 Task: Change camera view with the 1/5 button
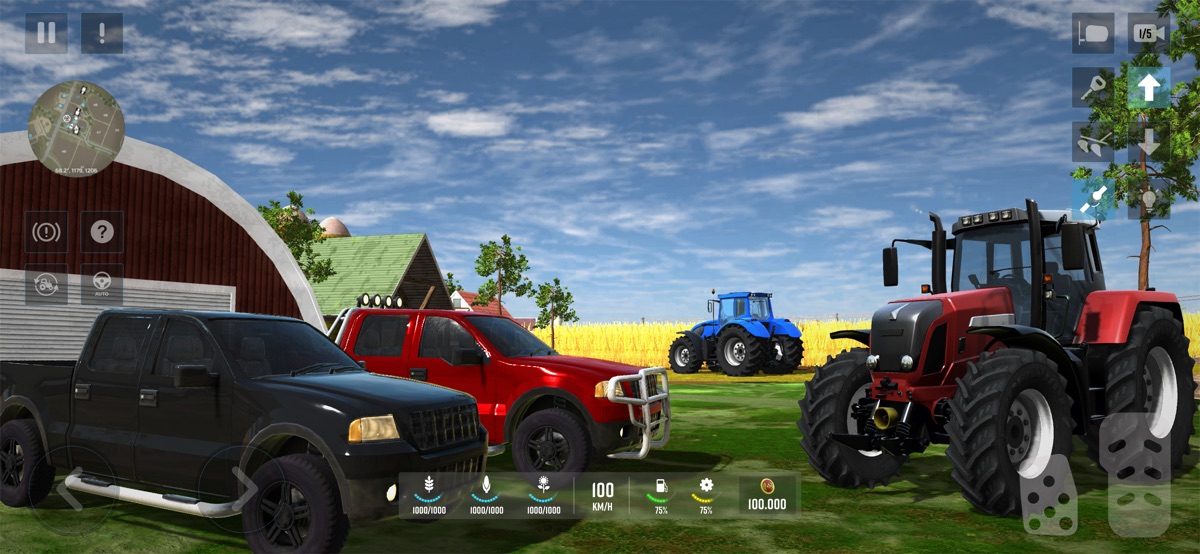tap(1148, 33)
